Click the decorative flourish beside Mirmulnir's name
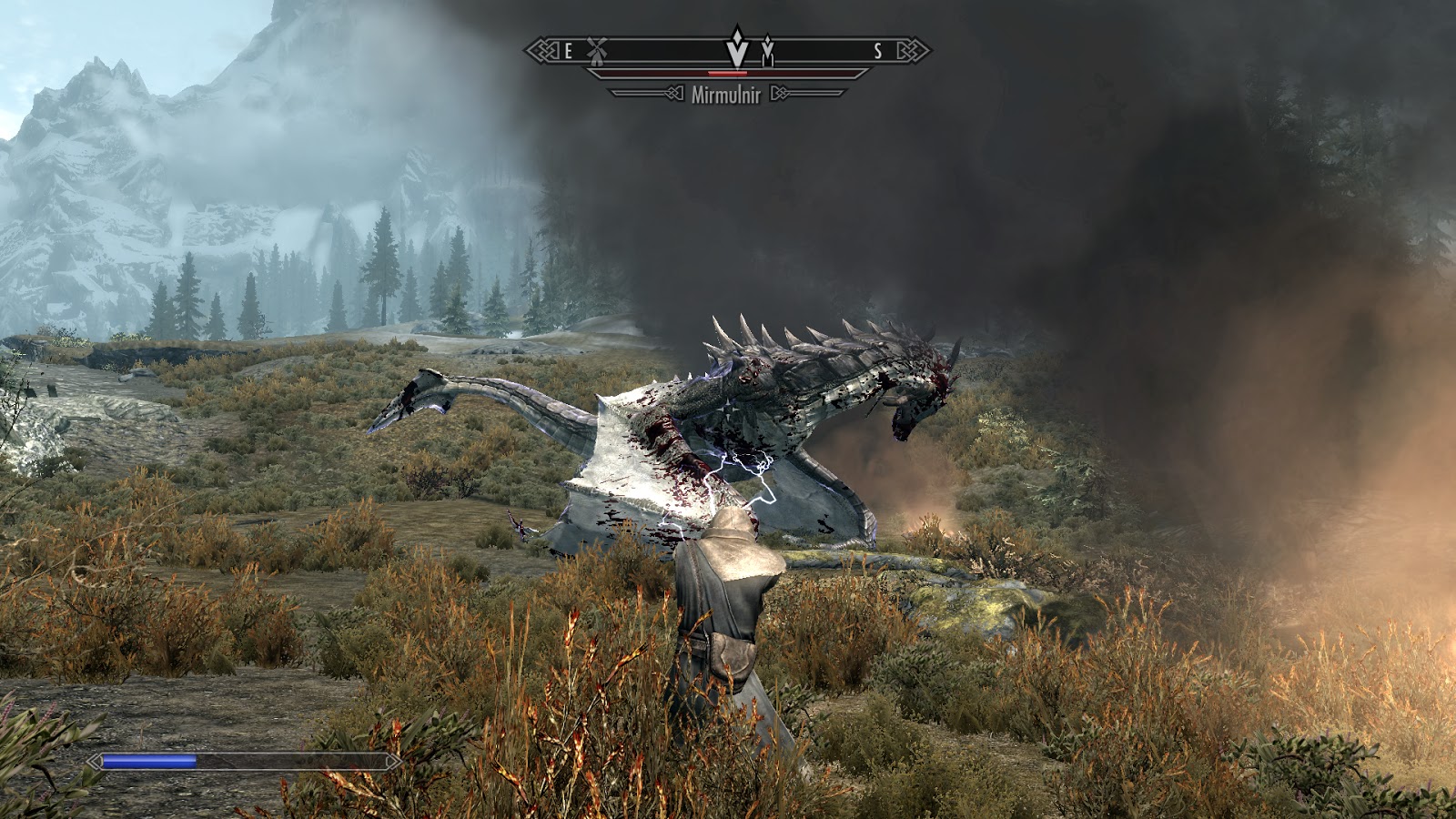 (780, 92)
